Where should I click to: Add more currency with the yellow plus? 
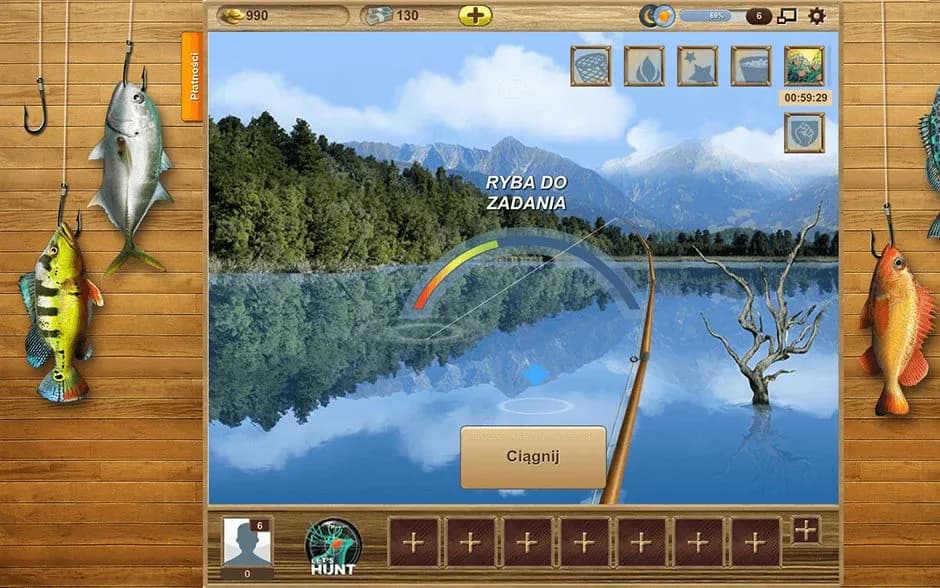(x=475, y=16)
